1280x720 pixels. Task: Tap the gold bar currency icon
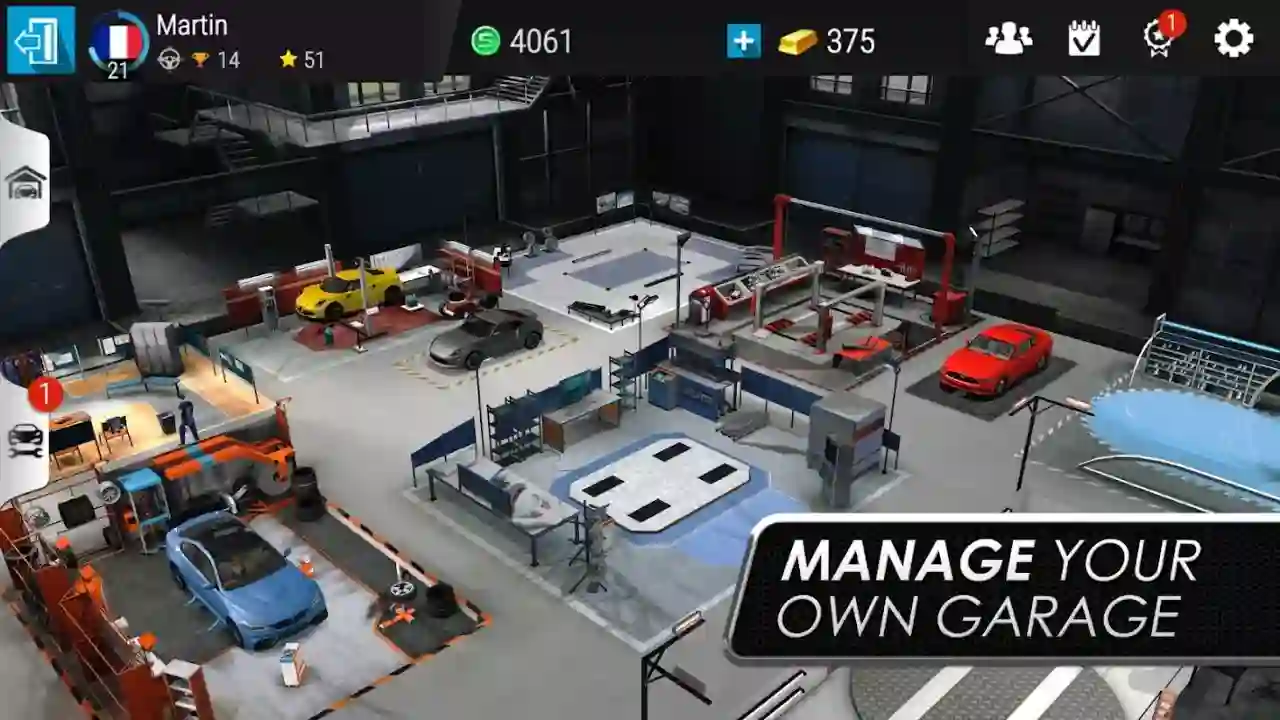795,40
